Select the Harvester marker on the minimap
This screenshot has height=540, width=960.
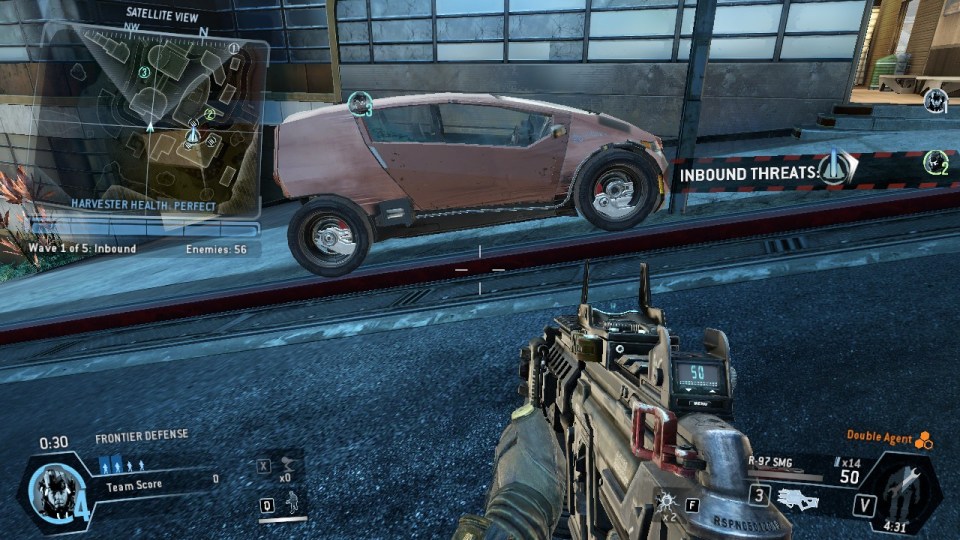pos(194,133)
